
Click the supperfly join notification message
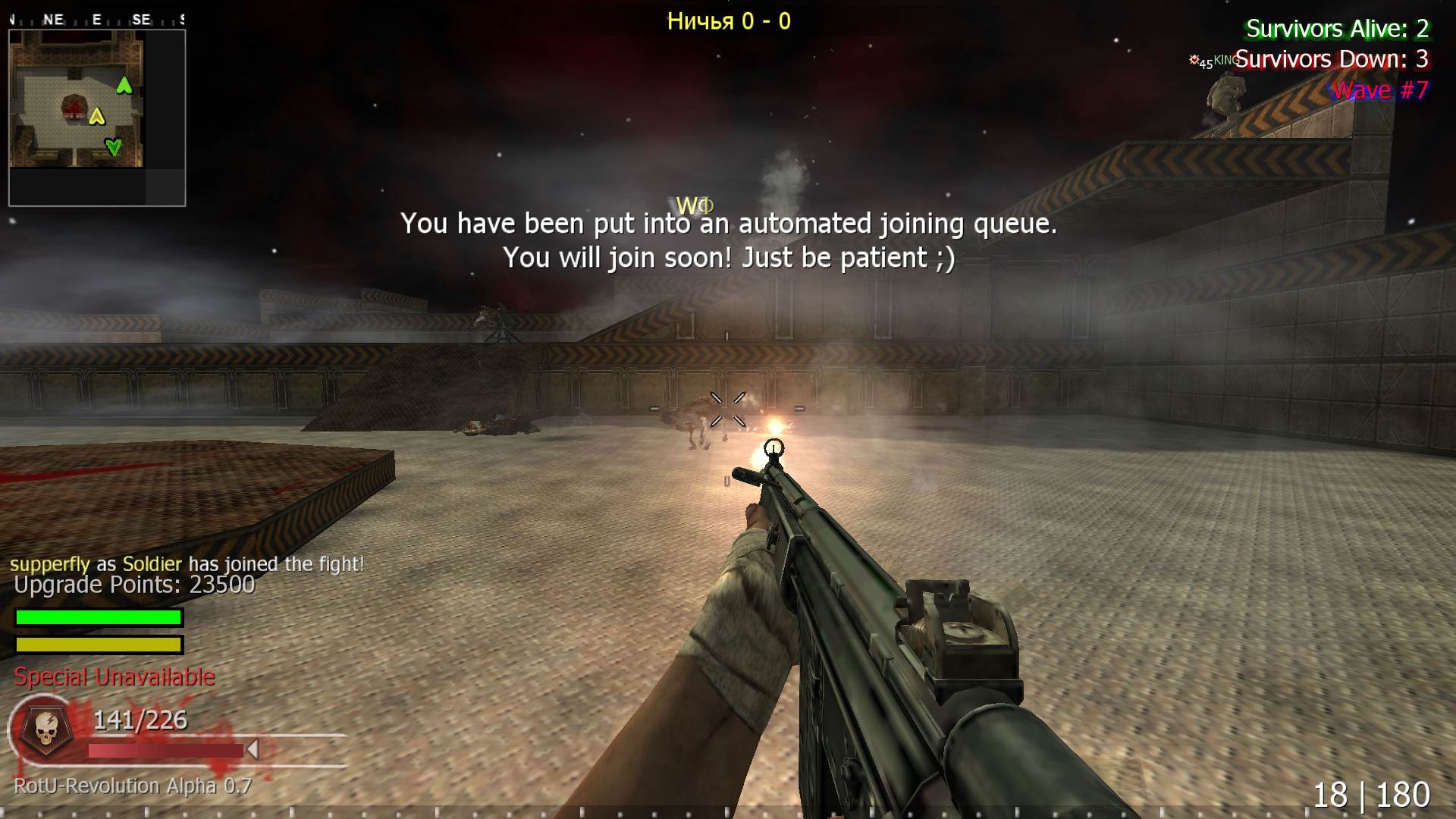187,564
